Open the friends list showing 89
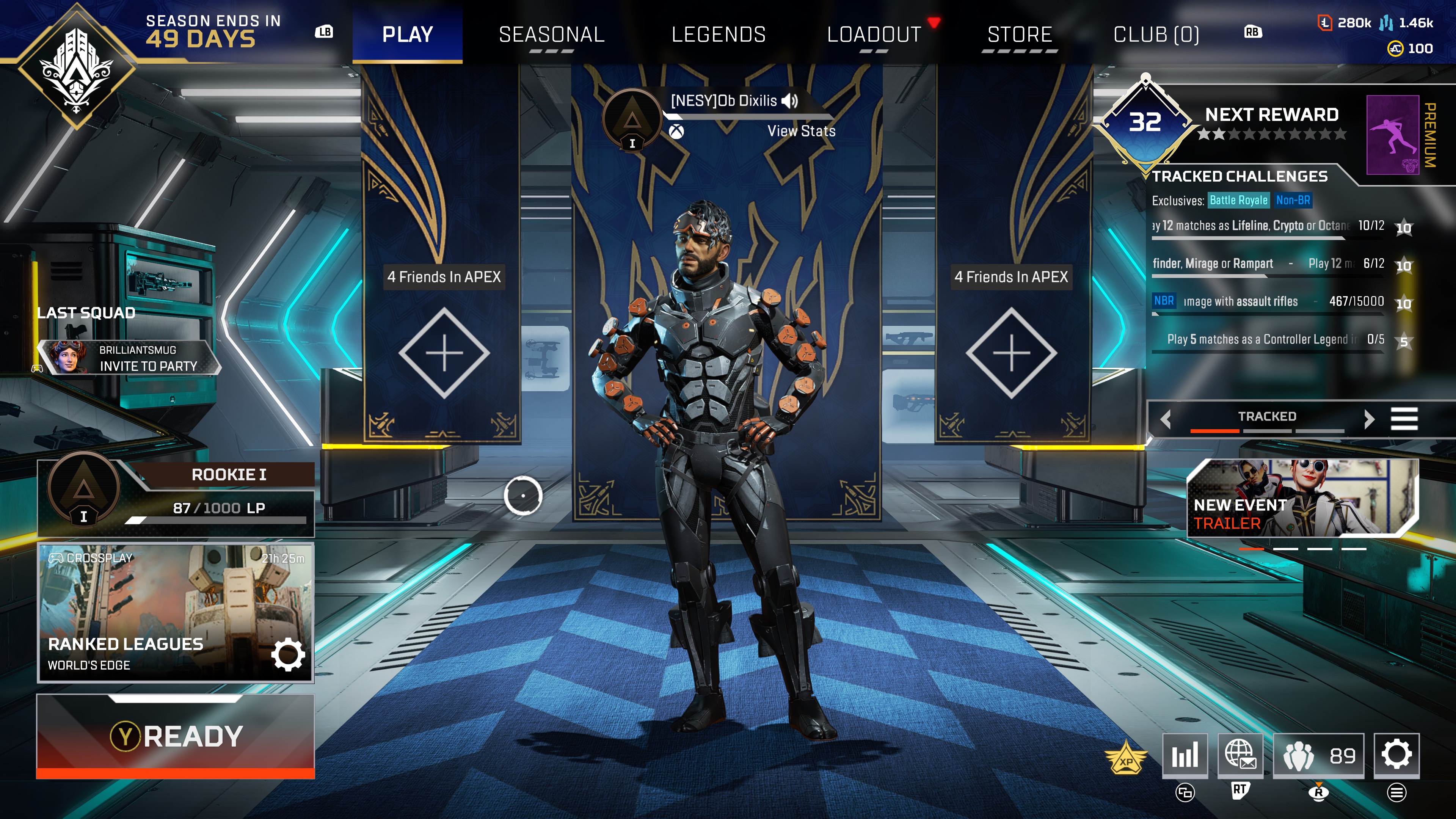The image size is (1456, 819). (1318, 755)
